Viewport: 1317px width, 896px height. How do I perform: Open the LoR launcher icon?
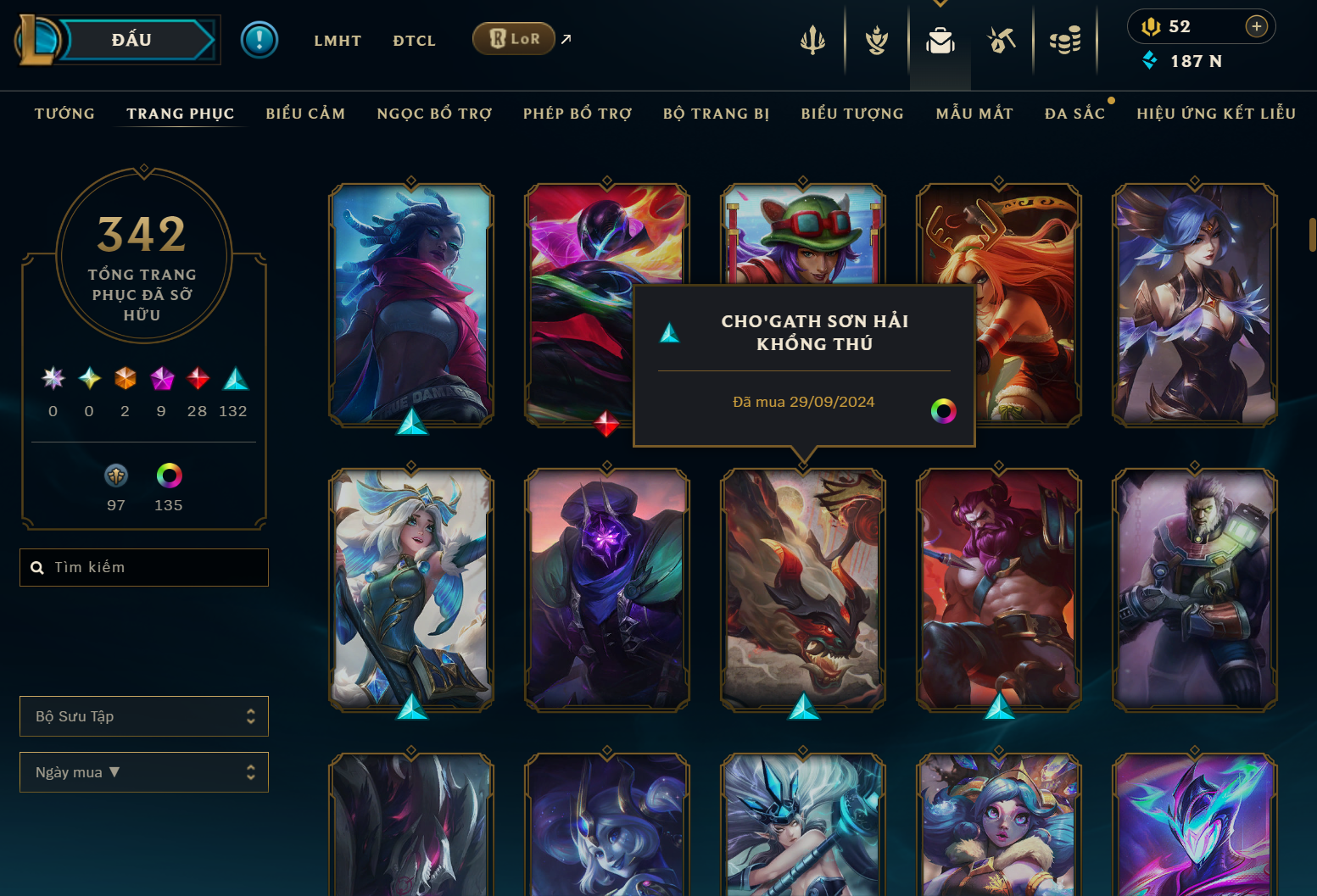pyautogui.click(x=513, y=38)
